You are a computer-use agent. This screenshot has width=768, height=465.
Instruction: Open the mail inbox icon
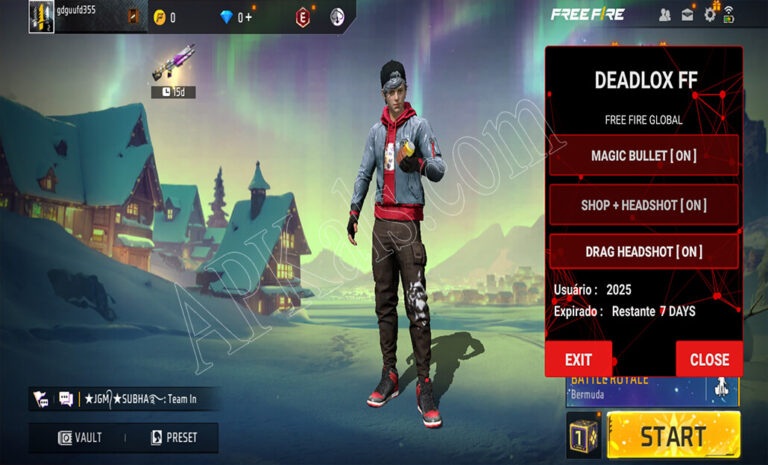coord(688,14)
